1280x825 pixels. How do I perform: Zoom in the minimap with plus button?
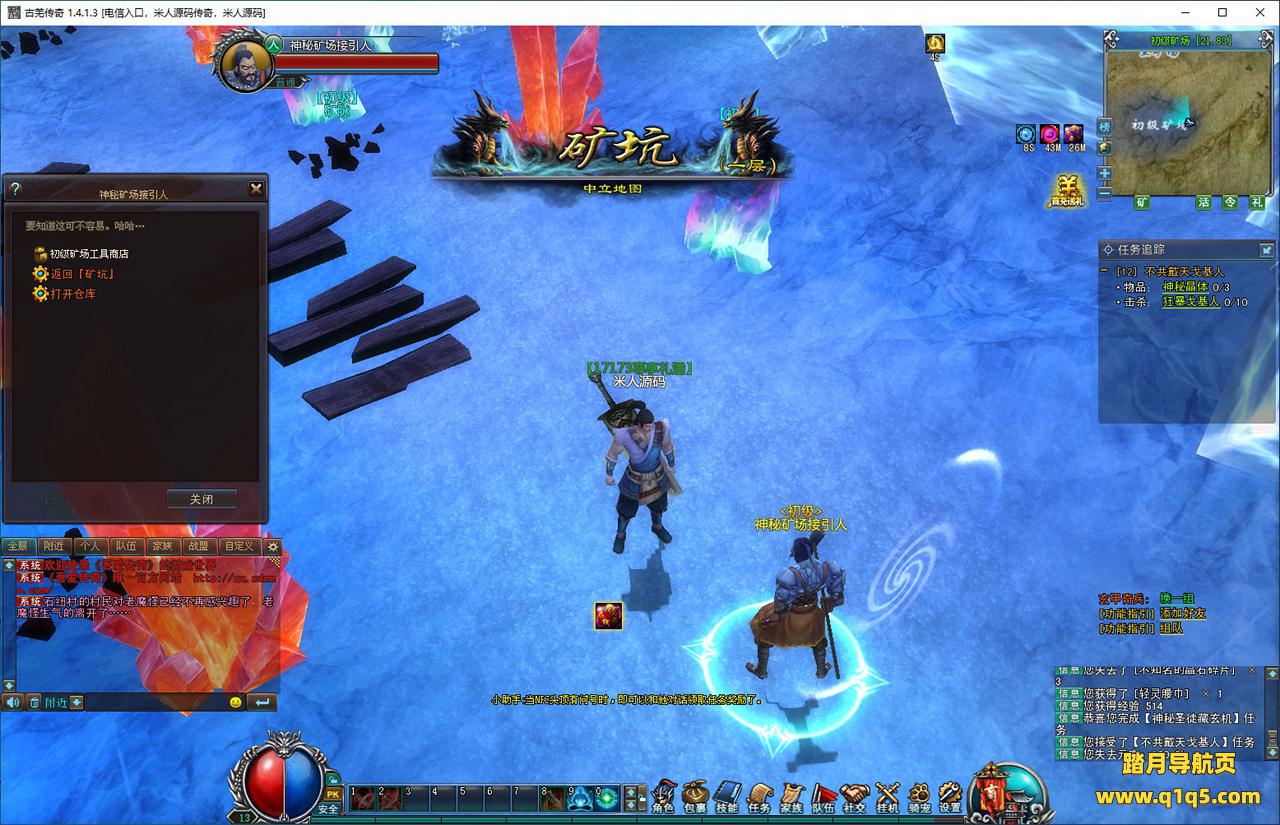coord(1104,173)
